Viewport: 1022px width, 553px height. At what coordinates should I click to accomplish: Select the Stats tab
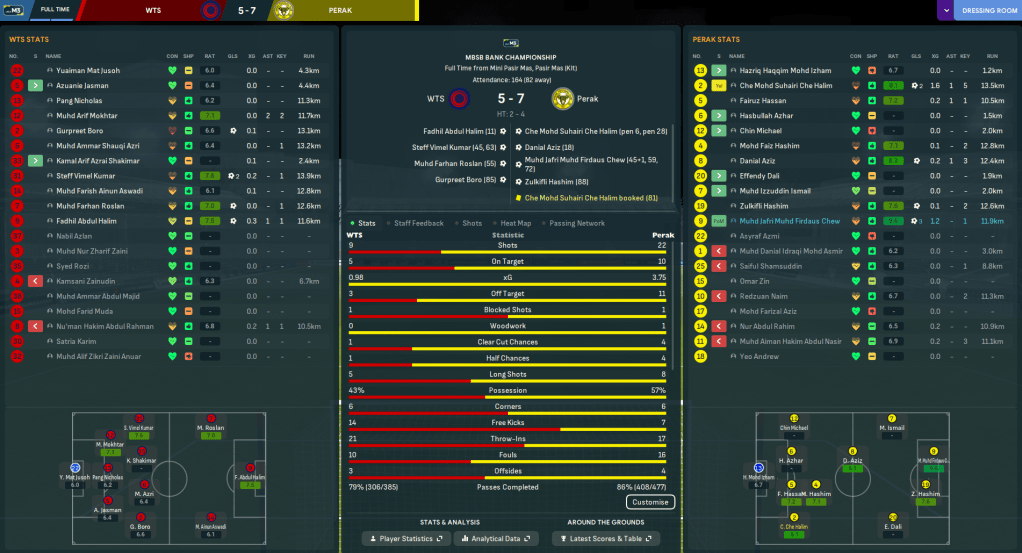tap(366, 223)
